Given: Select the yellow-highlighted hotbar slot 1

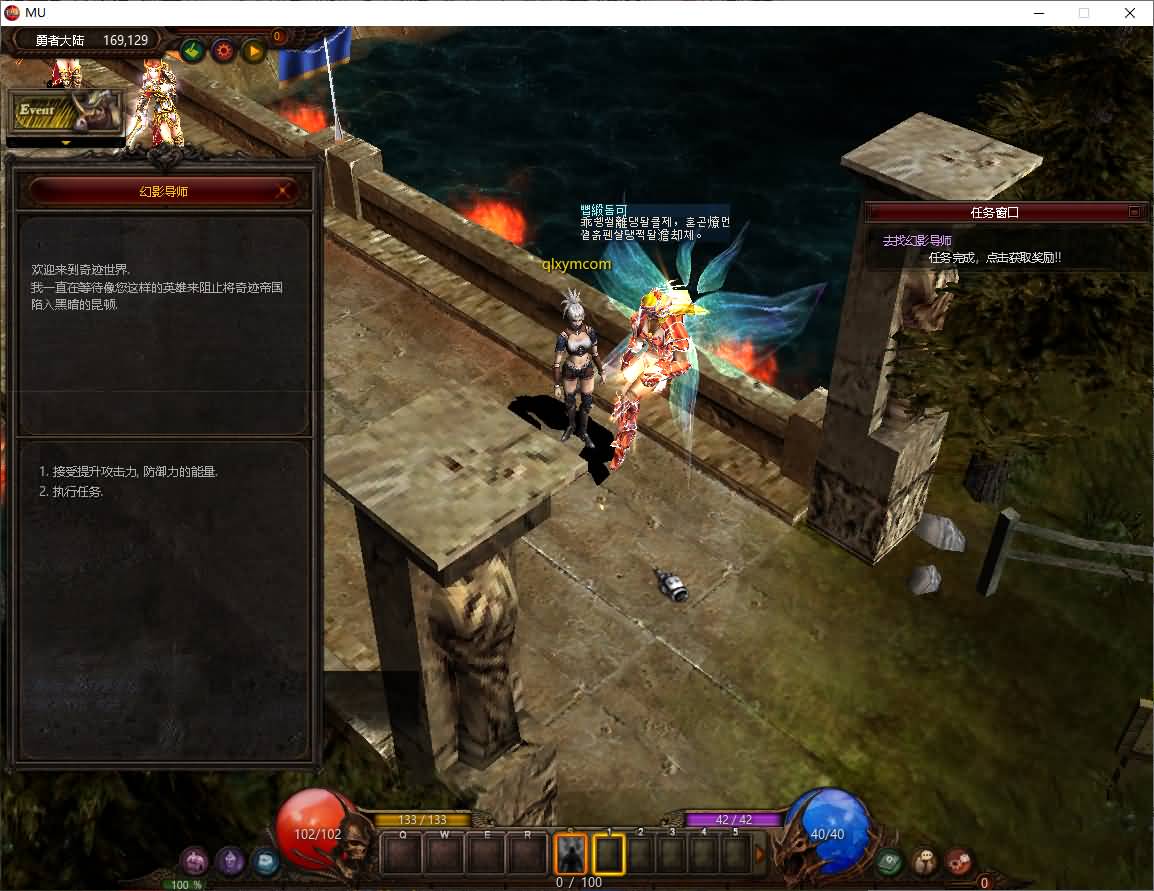Looking at the screenshot, I should tap(609, 854).
